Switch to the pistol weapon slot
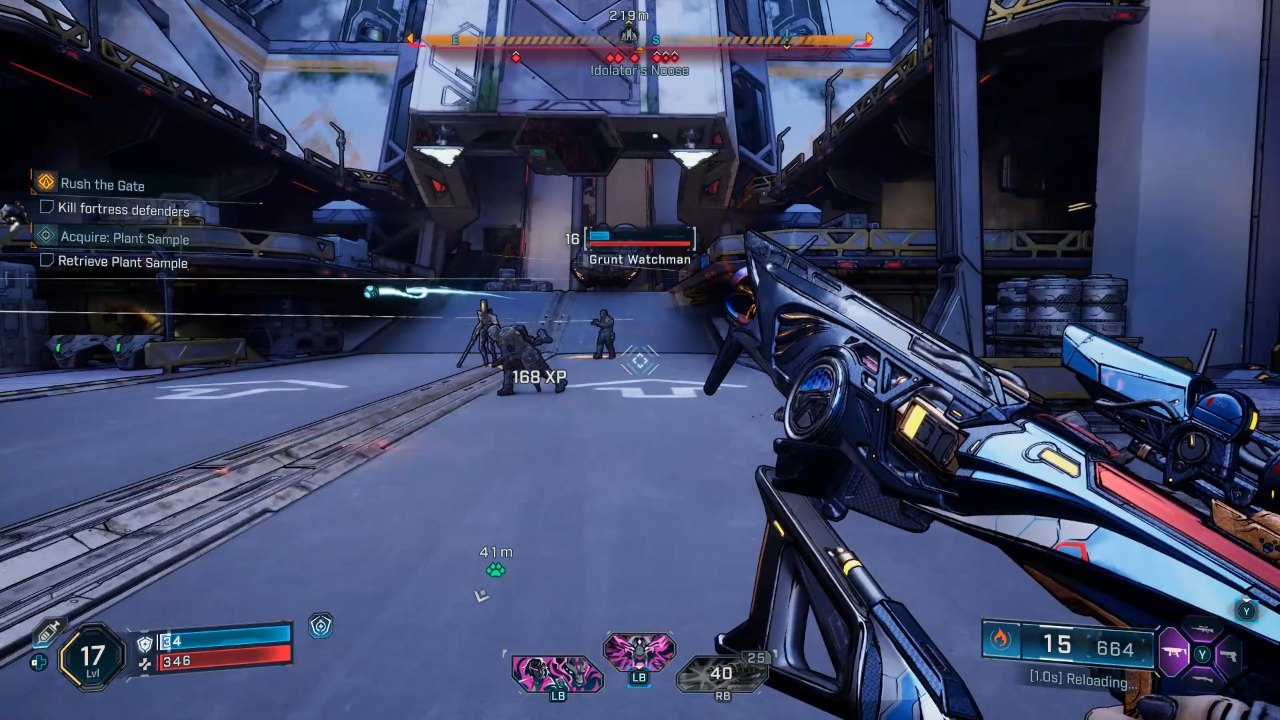This screenshot has width=1280, height=720. click(1229, 655)
